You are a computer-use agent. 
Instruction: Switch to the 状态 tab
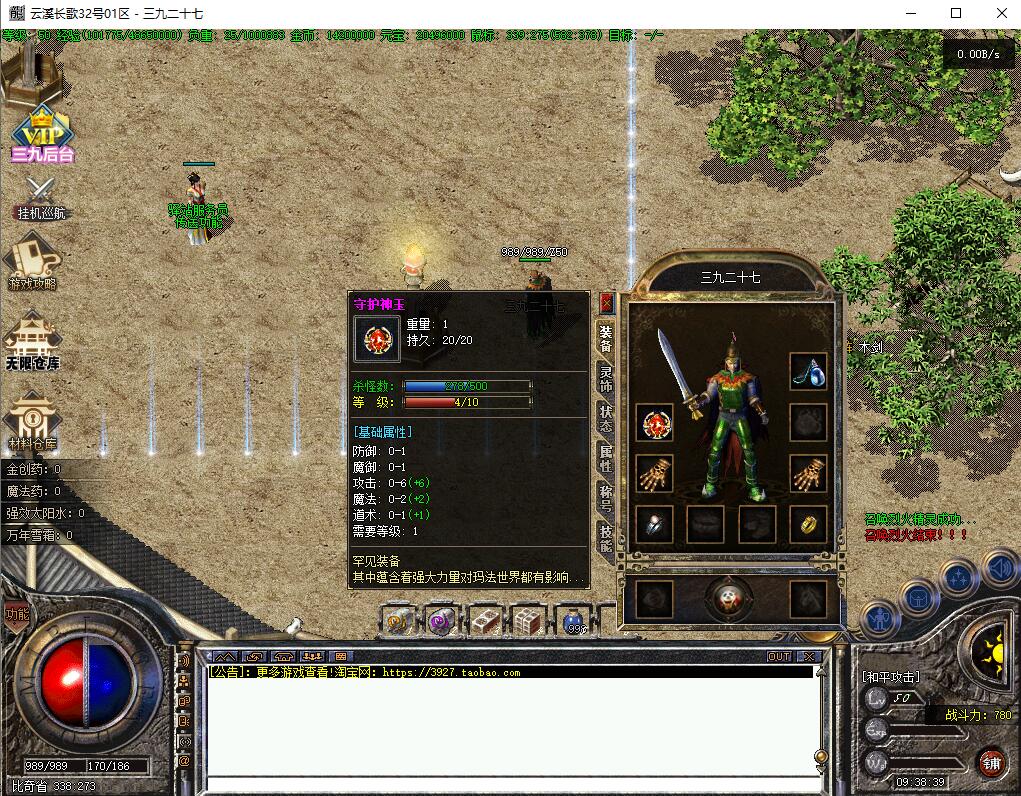coord(606,418)
